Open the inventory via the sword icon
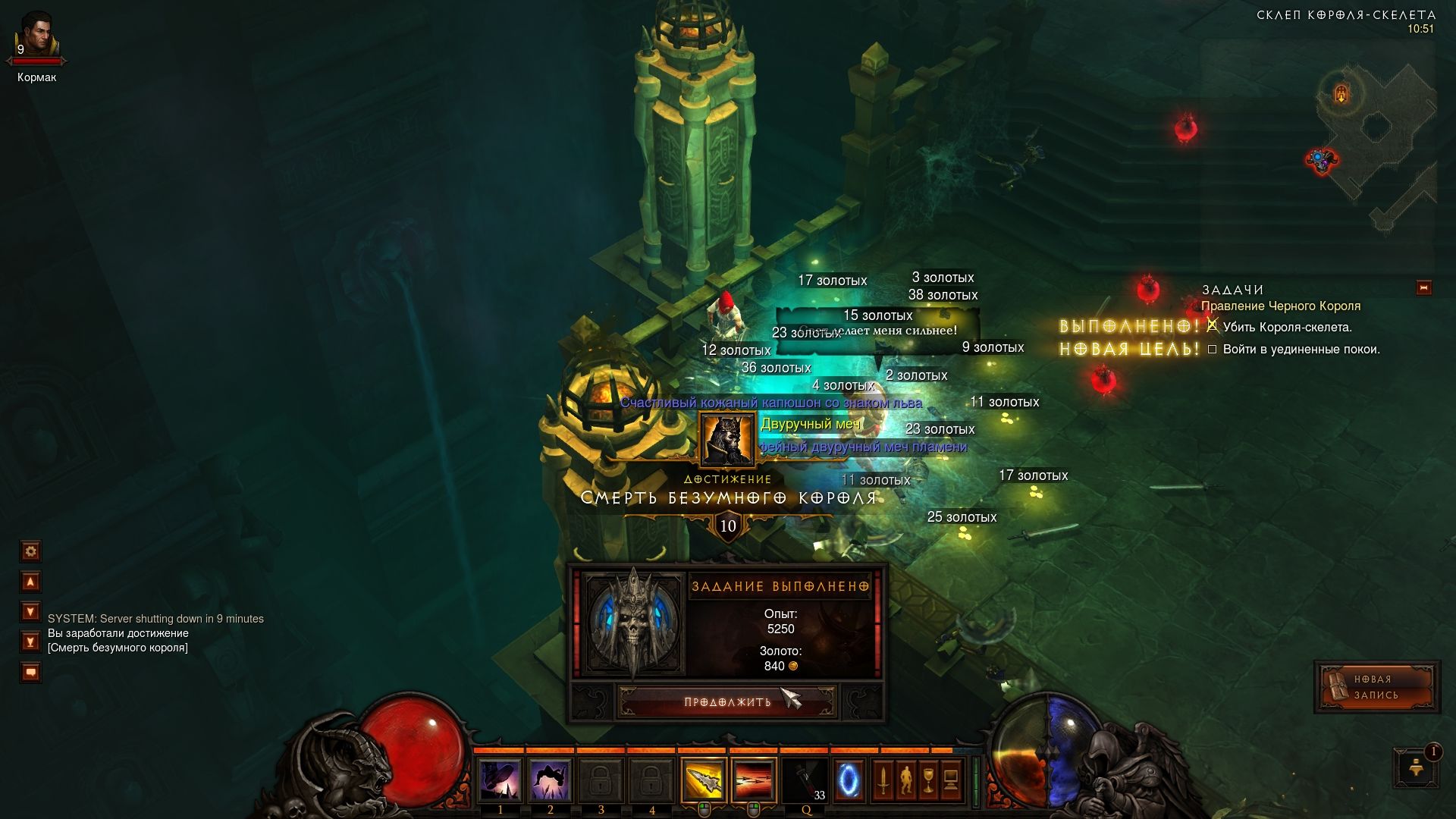Screen dimensions: 1456x819 click(883, 780)
